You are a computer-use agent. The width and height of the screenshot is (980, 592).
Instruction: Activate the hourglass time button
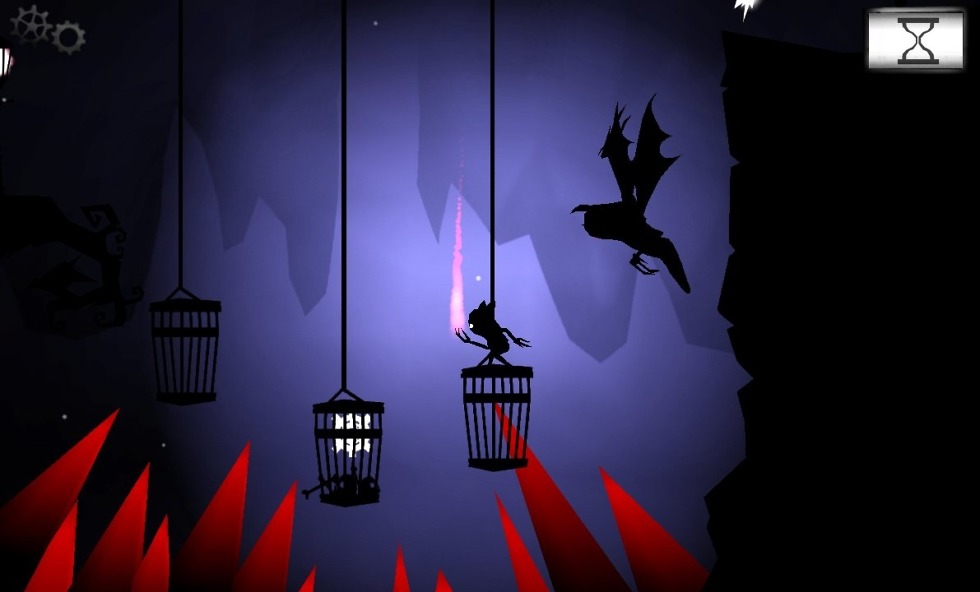coord(916,41)
